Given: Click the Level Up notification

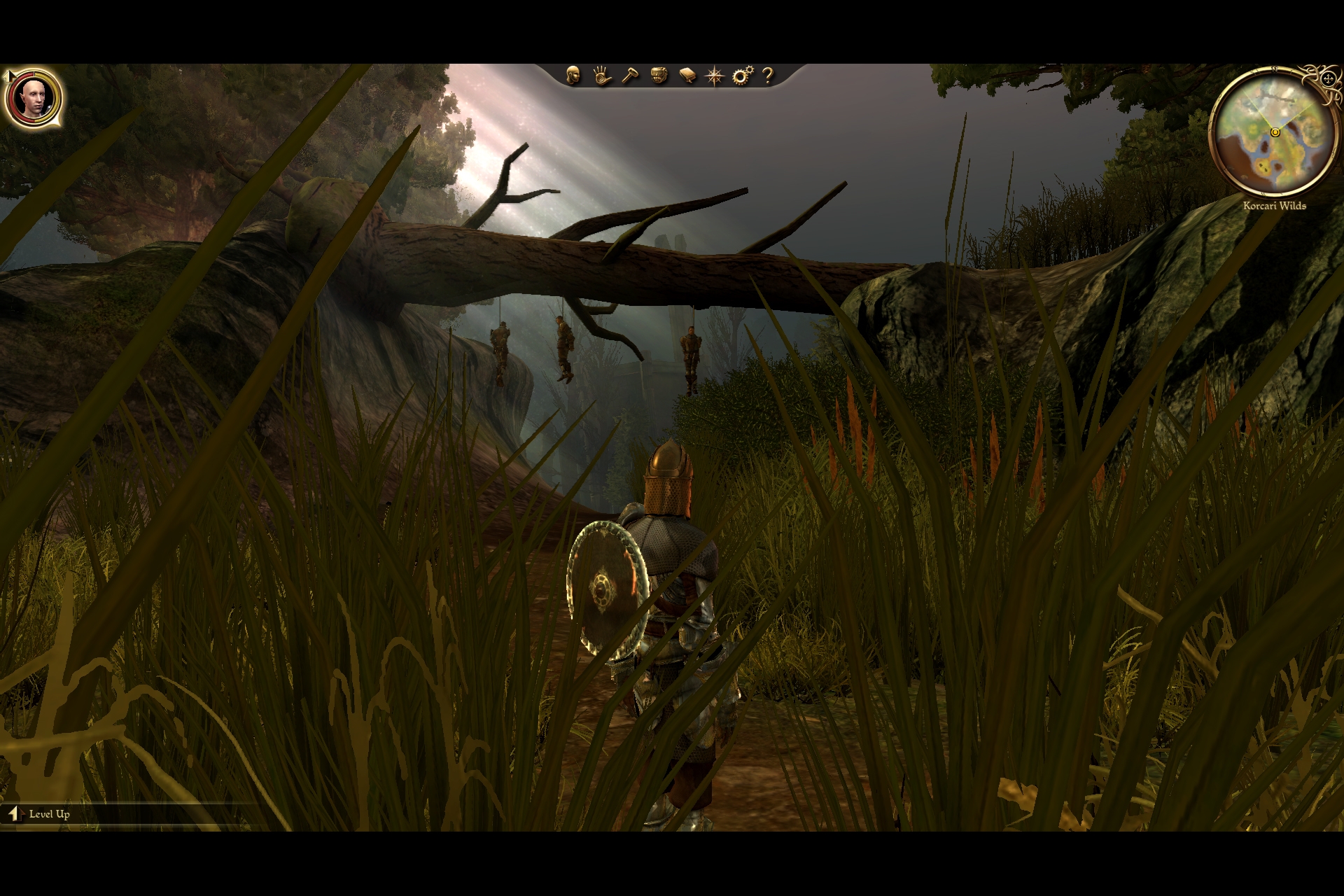Looking at the screenshot, I should point(41,814).
